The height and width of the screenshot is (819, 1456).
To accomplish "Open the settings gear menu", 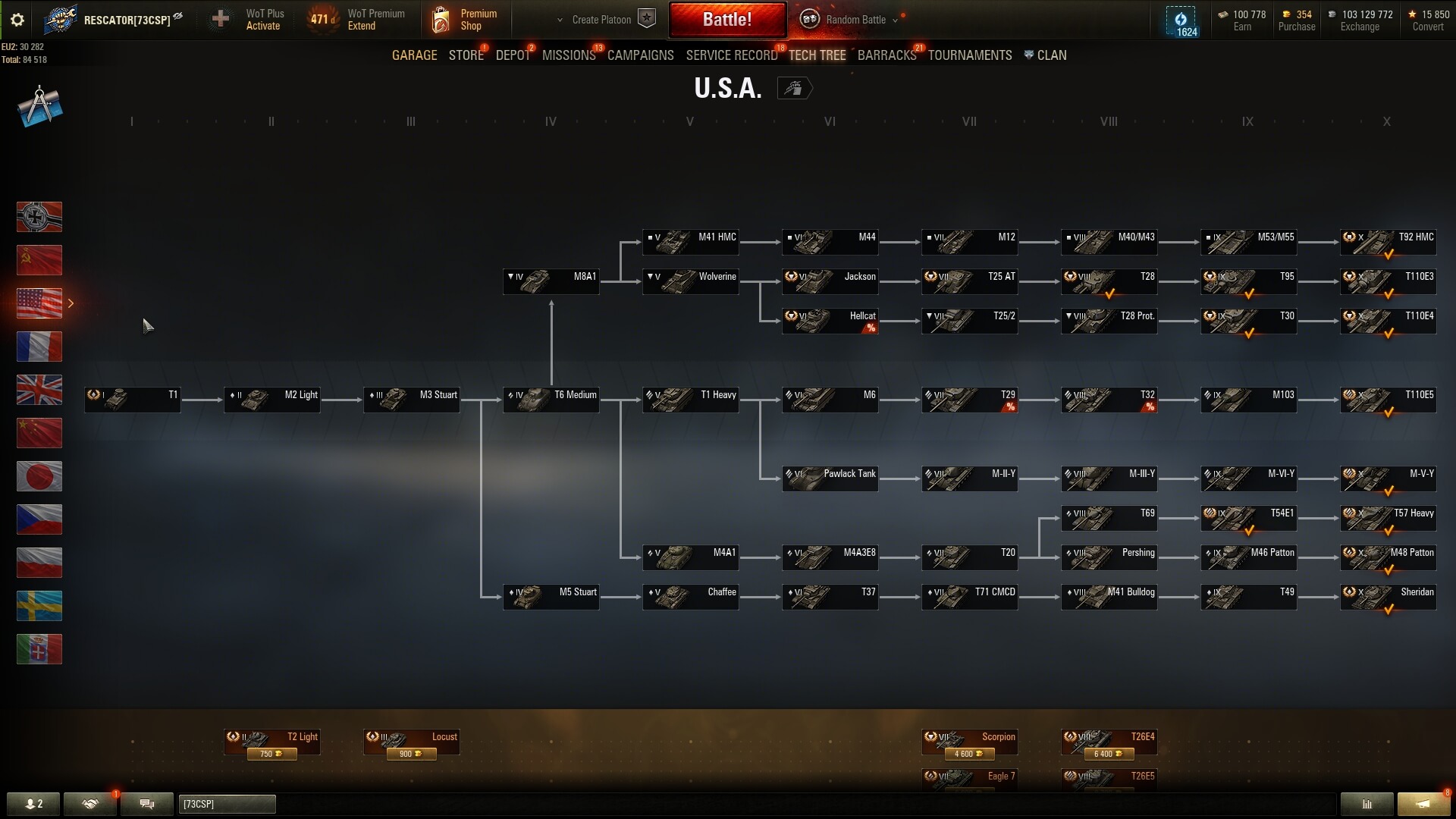I will click(x=17, y=20).
